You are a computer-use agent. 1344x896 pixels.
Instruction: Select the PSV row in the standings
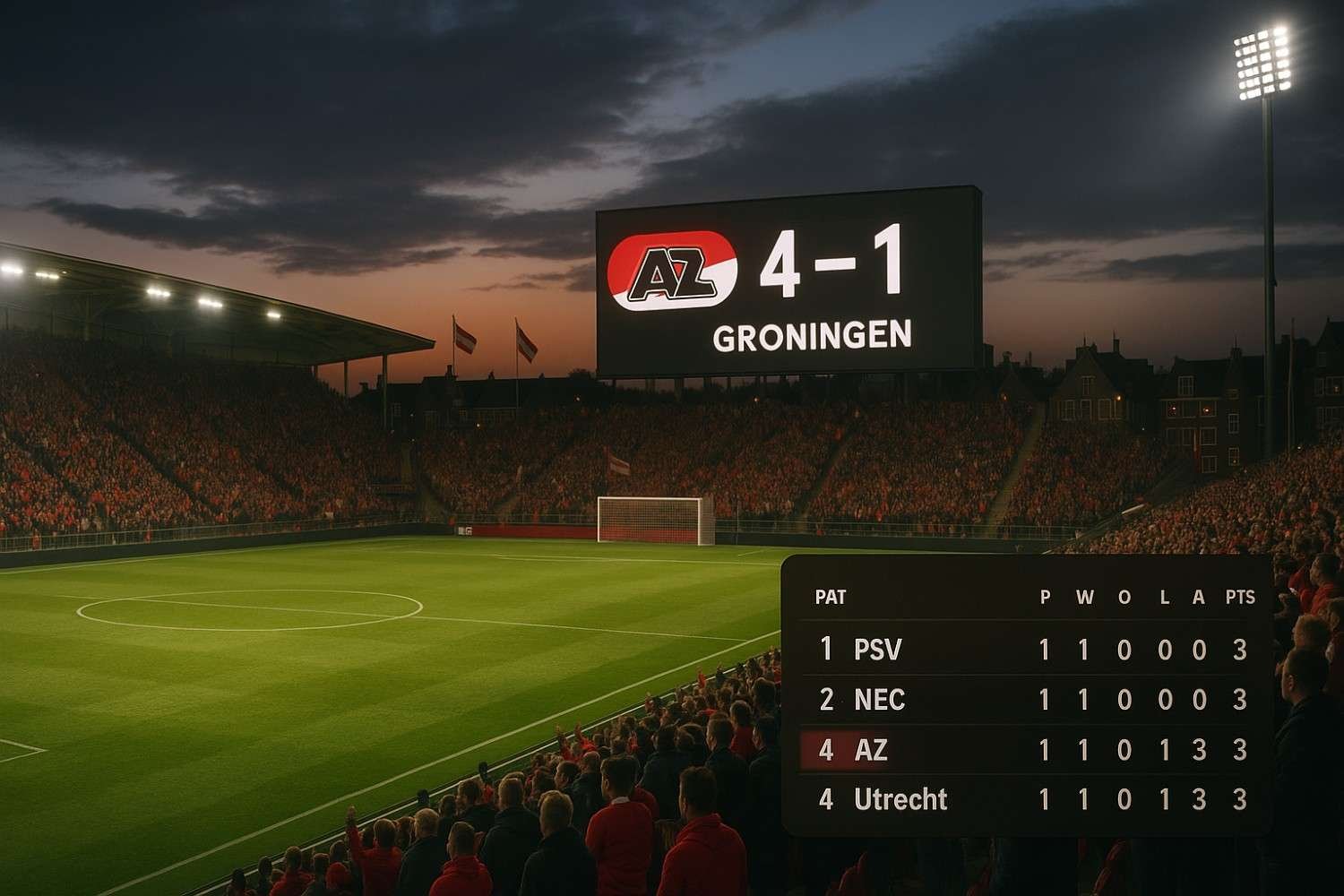pos(1026,649)
